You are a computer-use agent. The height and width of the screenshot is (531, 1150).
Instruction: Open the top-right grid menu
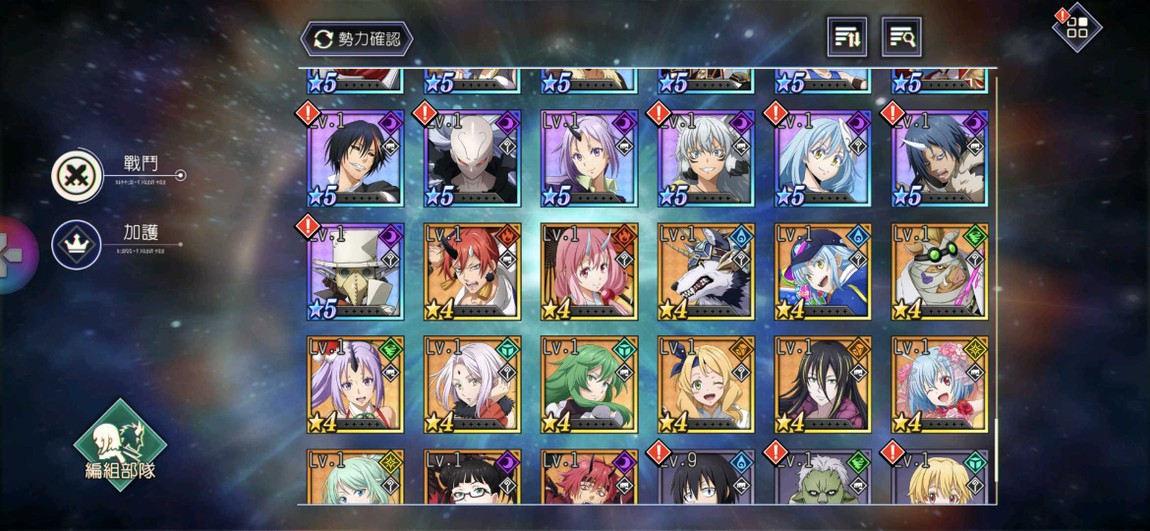pyautogui.click(x=1076, y=28)
